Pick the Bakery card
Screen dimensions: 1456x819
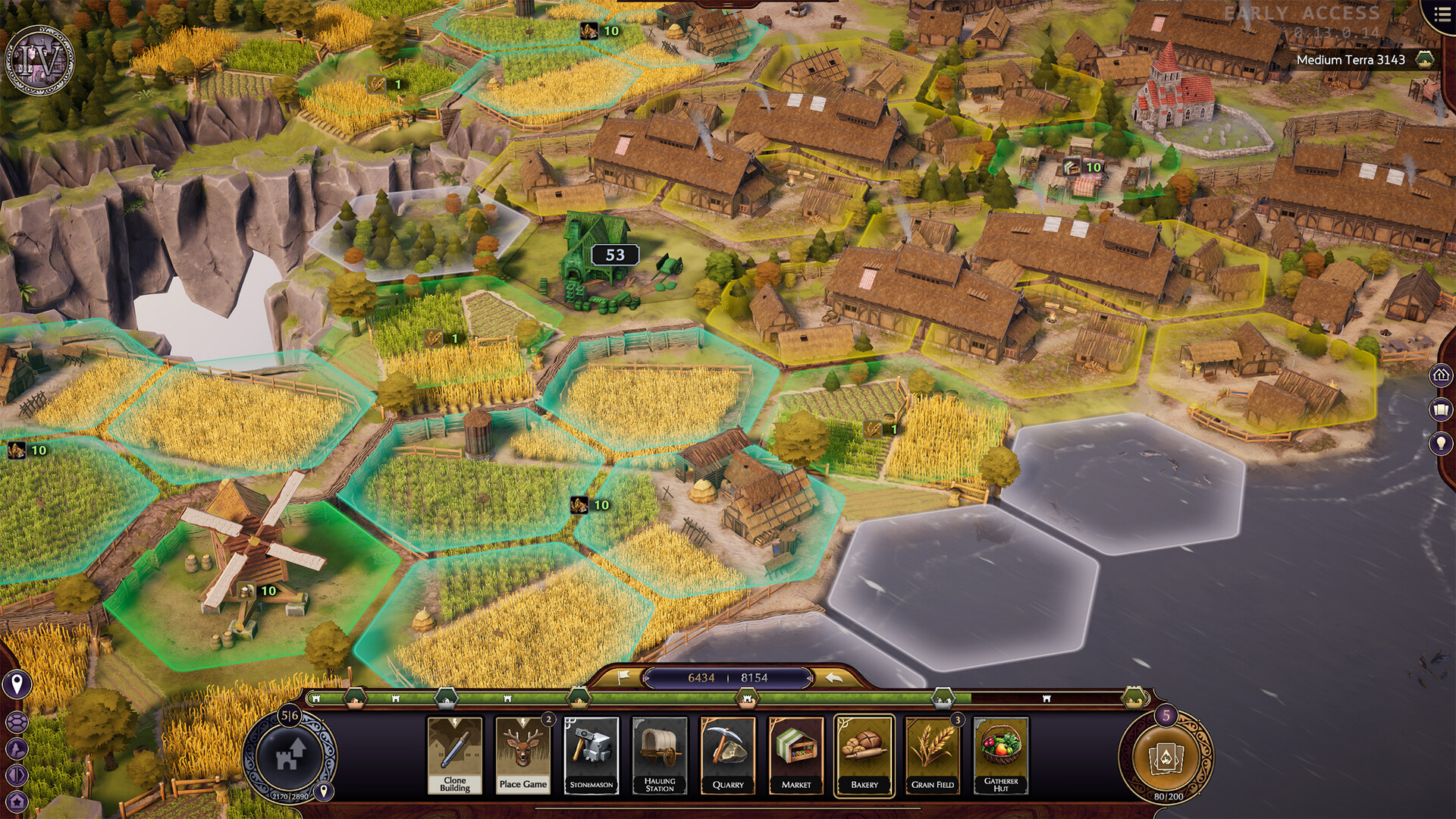coord(864,755)
